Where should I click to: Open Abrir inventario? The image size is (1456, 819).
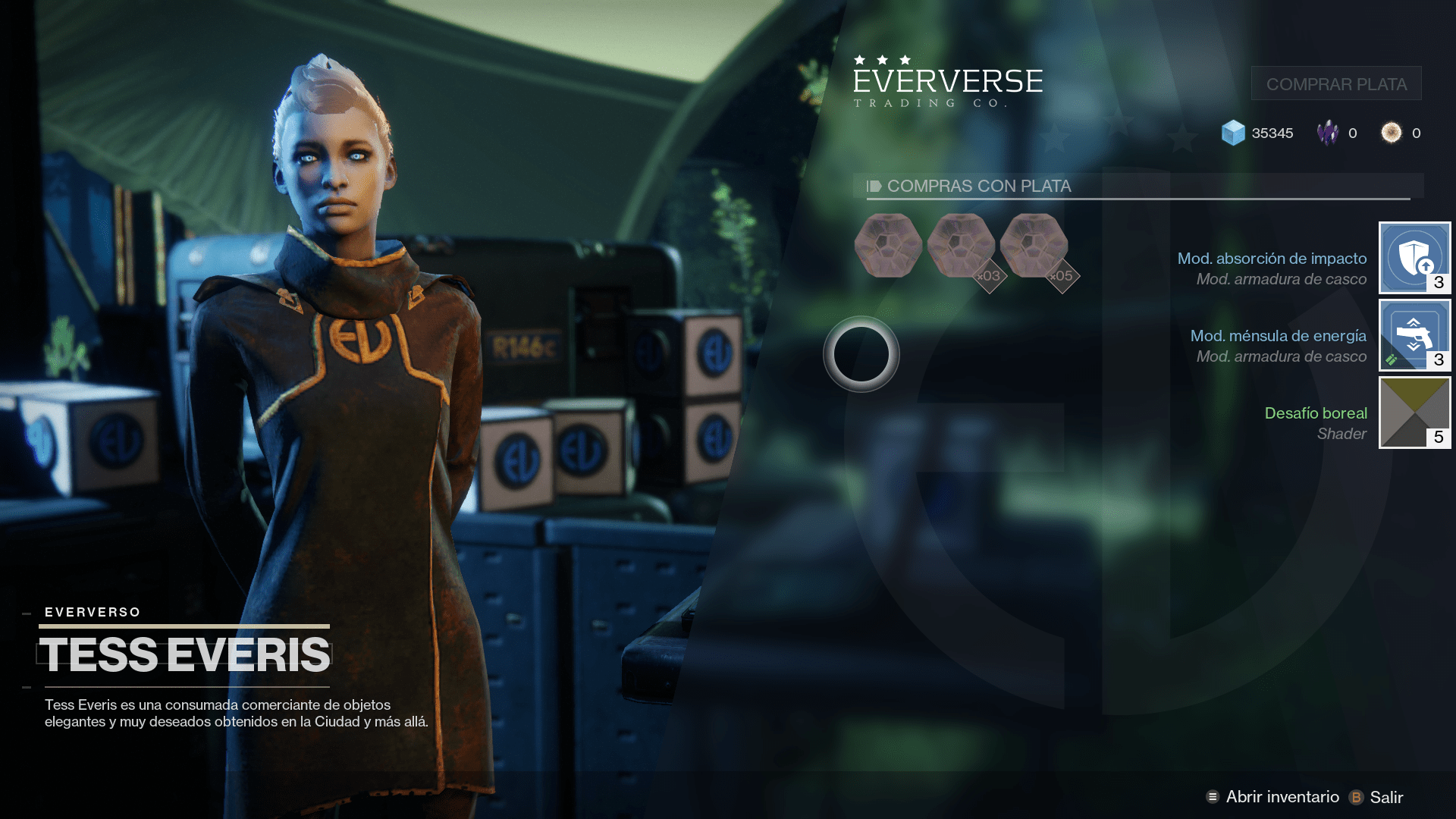[1283, 797]
